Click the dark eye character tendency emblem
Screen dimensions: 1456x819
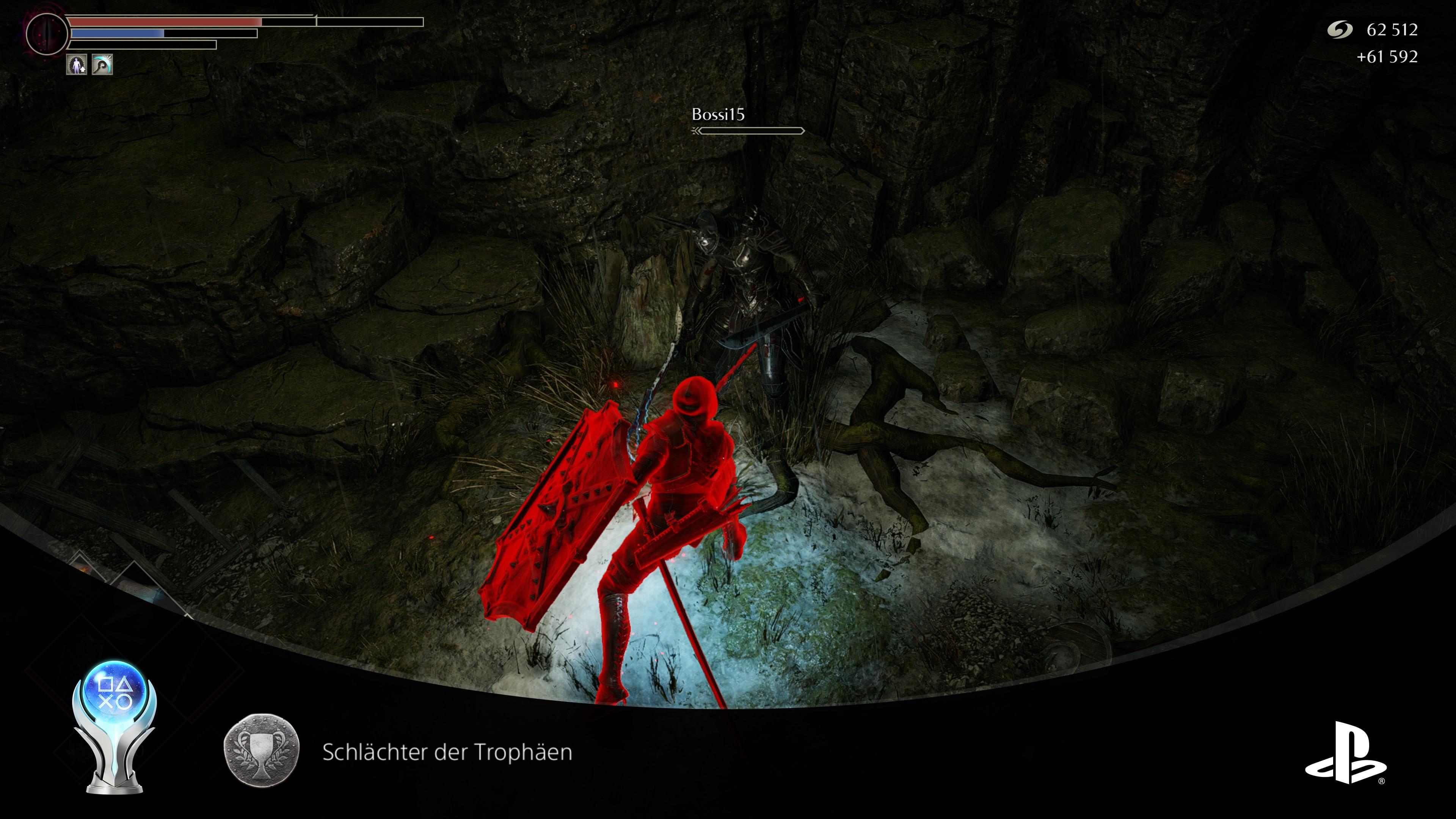[x=47, y=33]
